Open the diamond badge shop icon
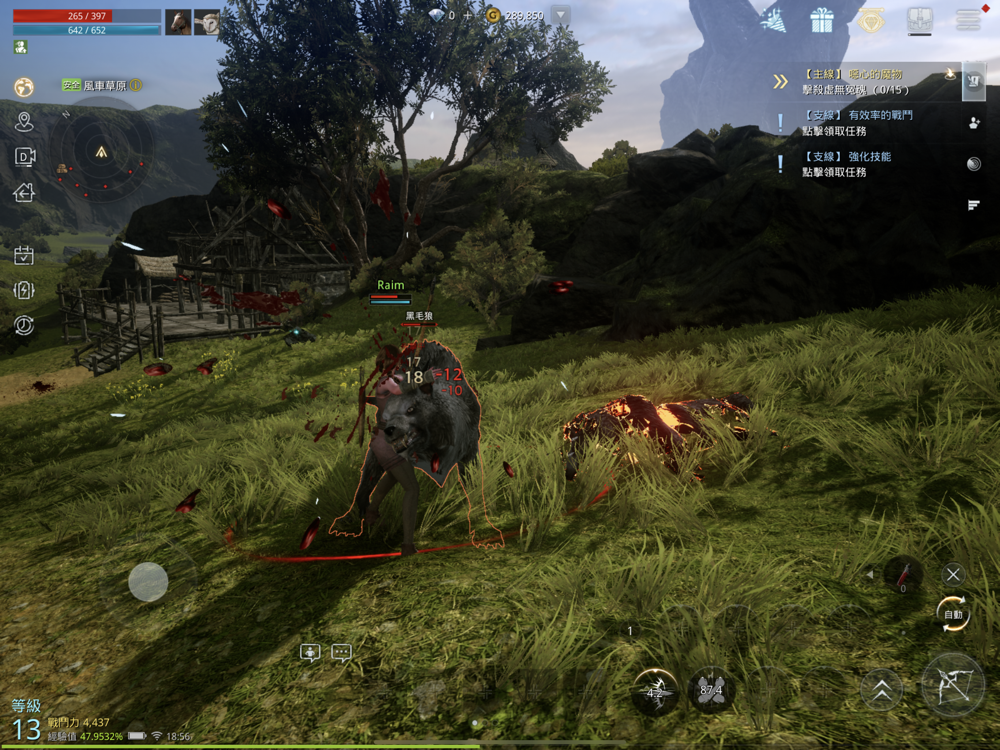The image size is (1000, 750). click(869, 20)
